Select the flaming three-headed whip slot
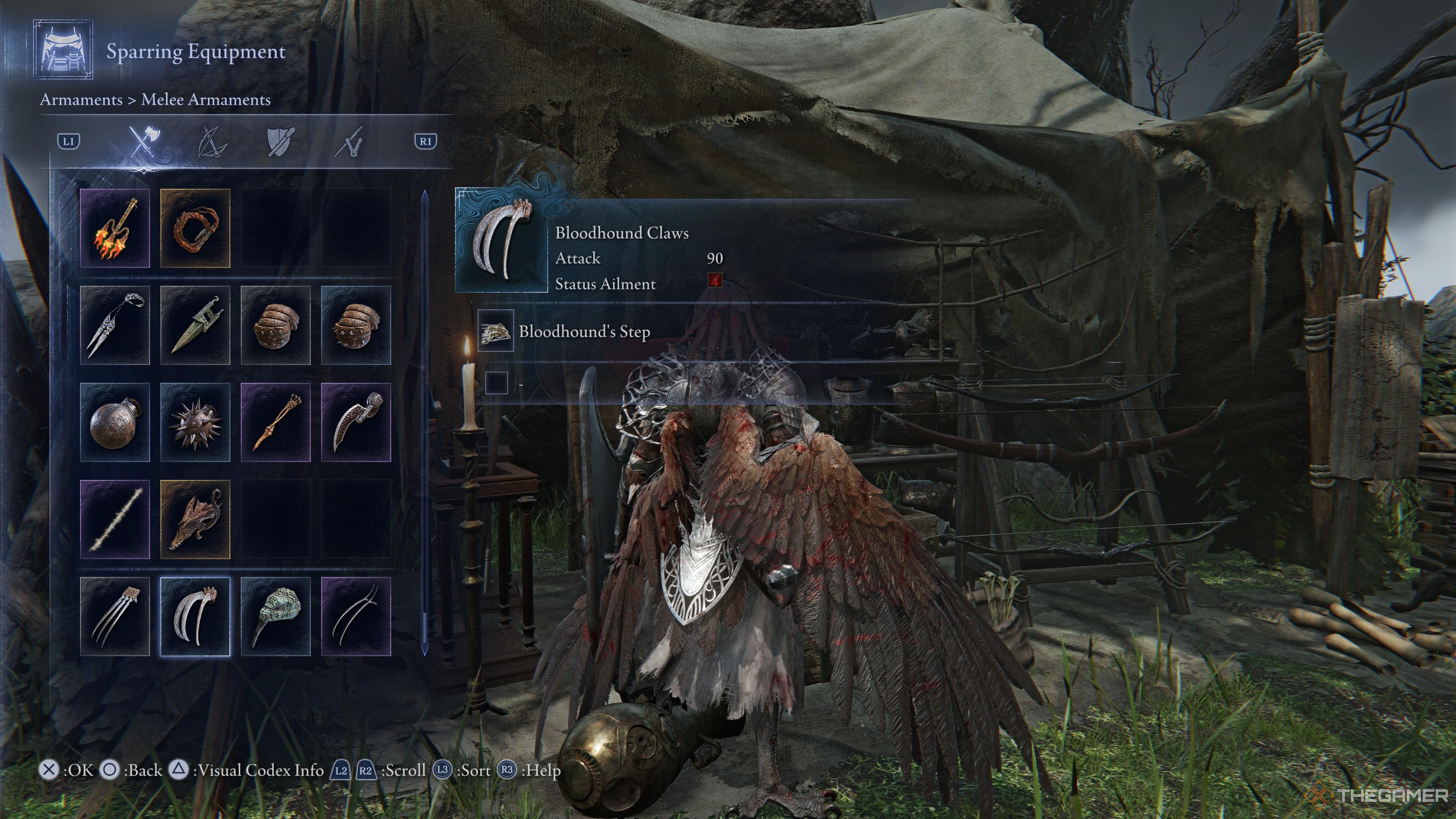This screenshot has width=1456, height=819. [115, 228]
